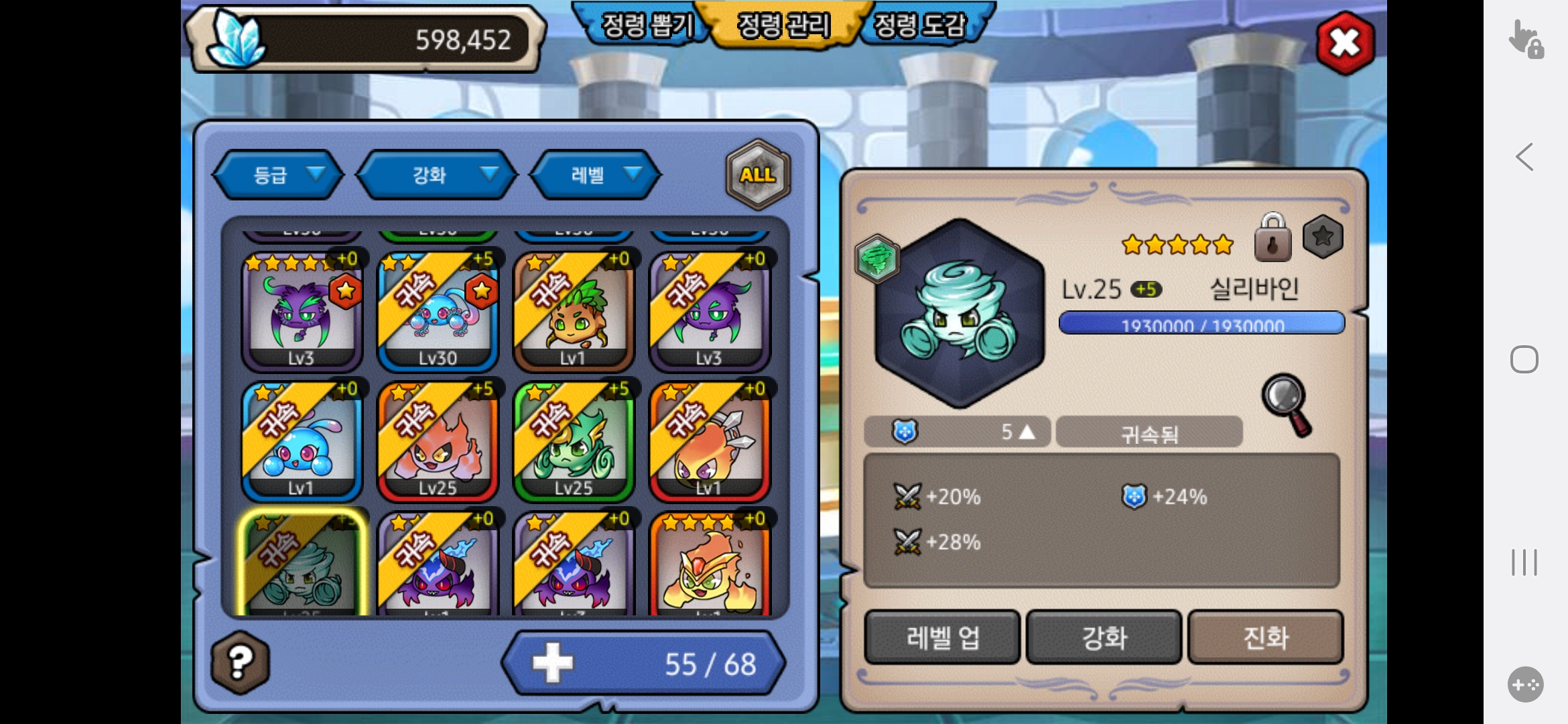Toggle the favorite star hexagon
1568x724 pixels.
pos(1323,237)
